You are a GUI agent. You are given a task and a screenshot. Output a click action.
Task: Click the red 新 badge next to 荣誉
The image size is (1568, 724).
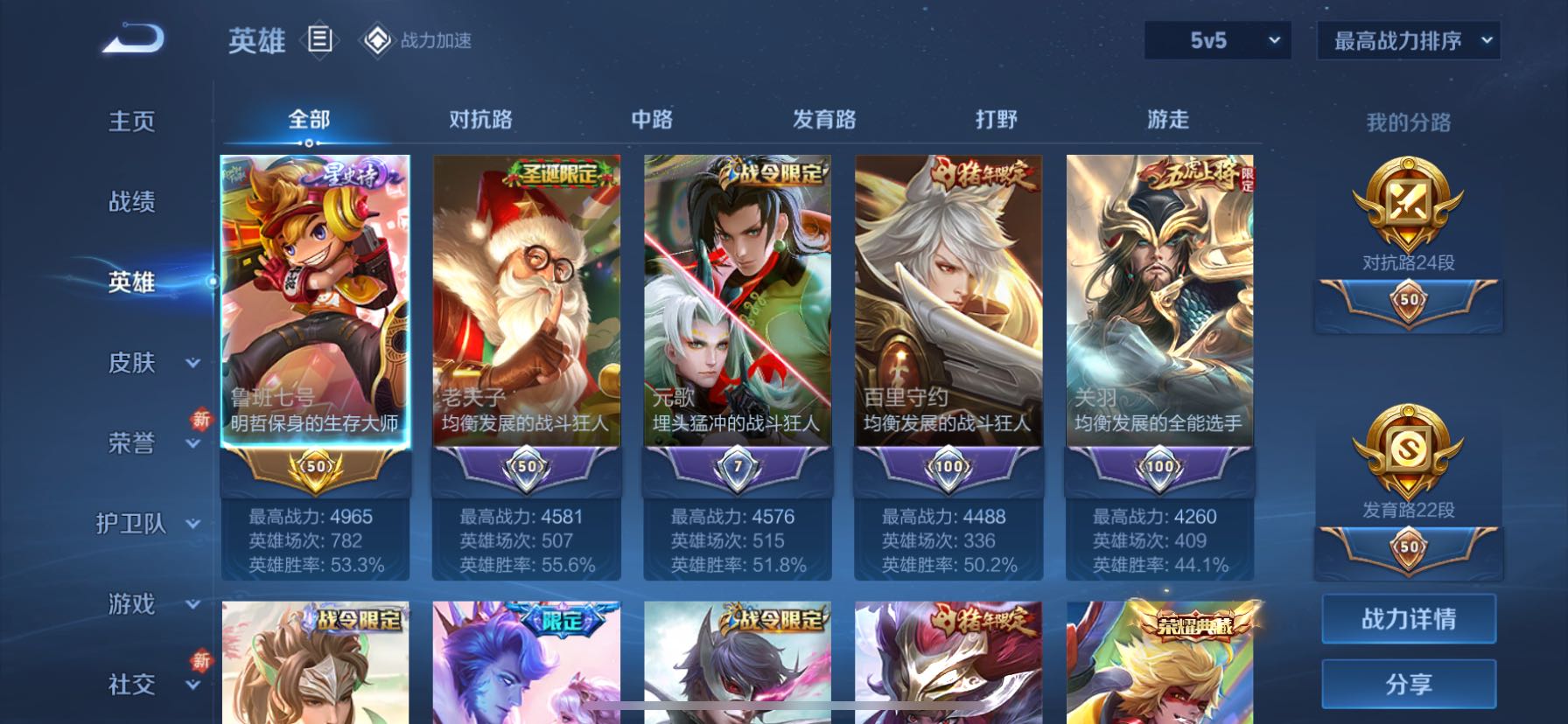click(199, 421)
